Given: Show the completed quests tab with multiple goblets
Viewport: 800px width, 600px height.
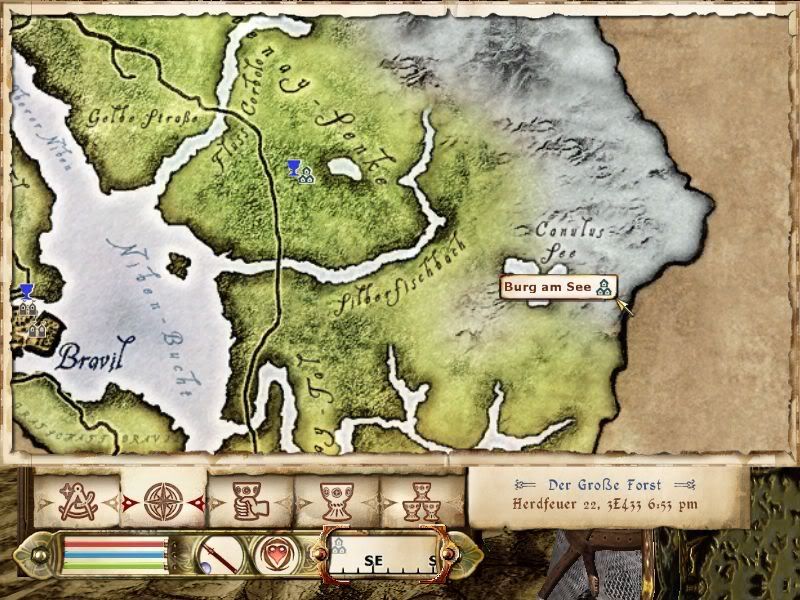Looking at the screenshot, I should pos(421,501).
